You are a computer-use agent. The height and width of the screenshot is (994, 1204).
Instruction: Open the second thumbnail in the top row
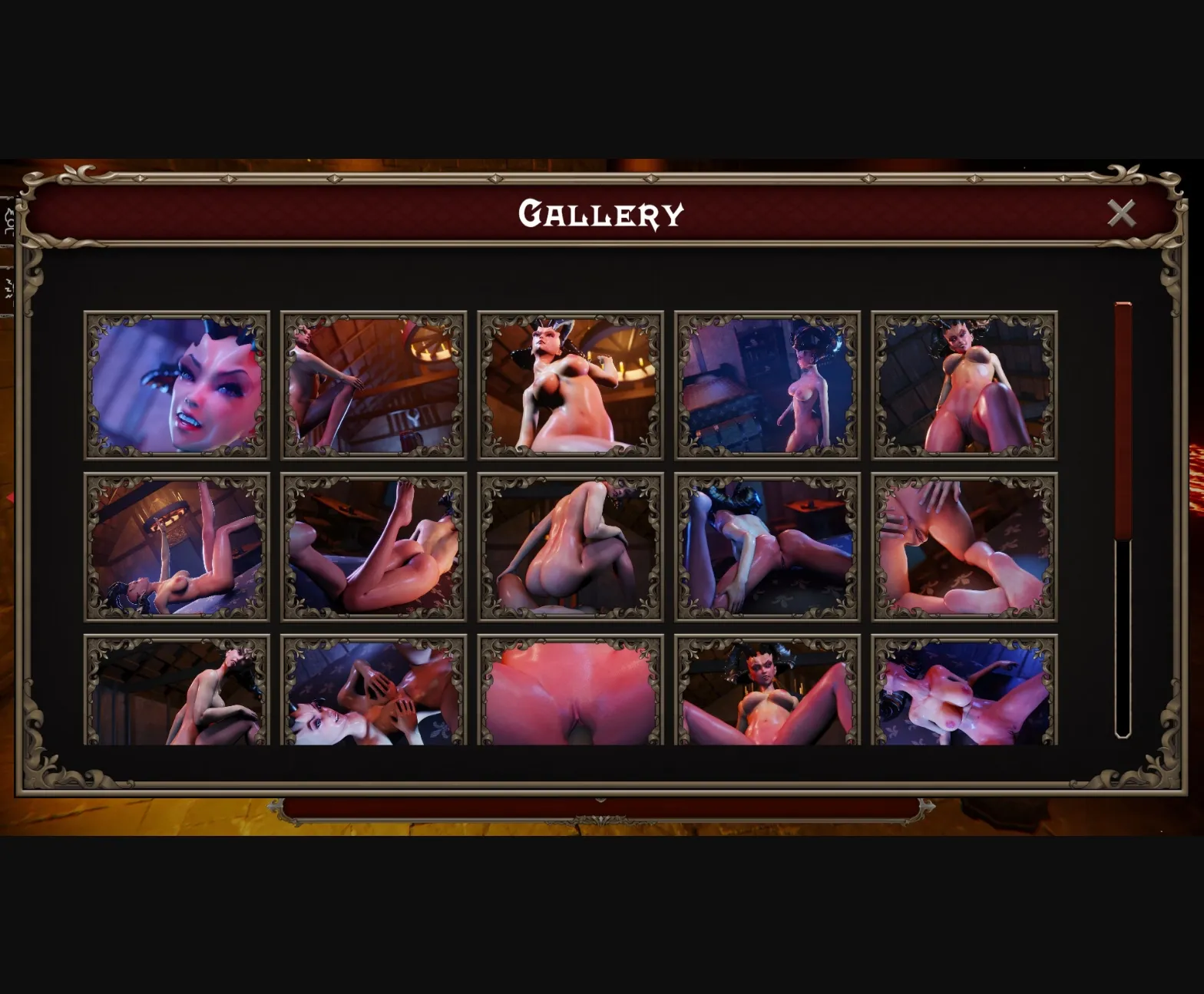[x=374, y=384]
